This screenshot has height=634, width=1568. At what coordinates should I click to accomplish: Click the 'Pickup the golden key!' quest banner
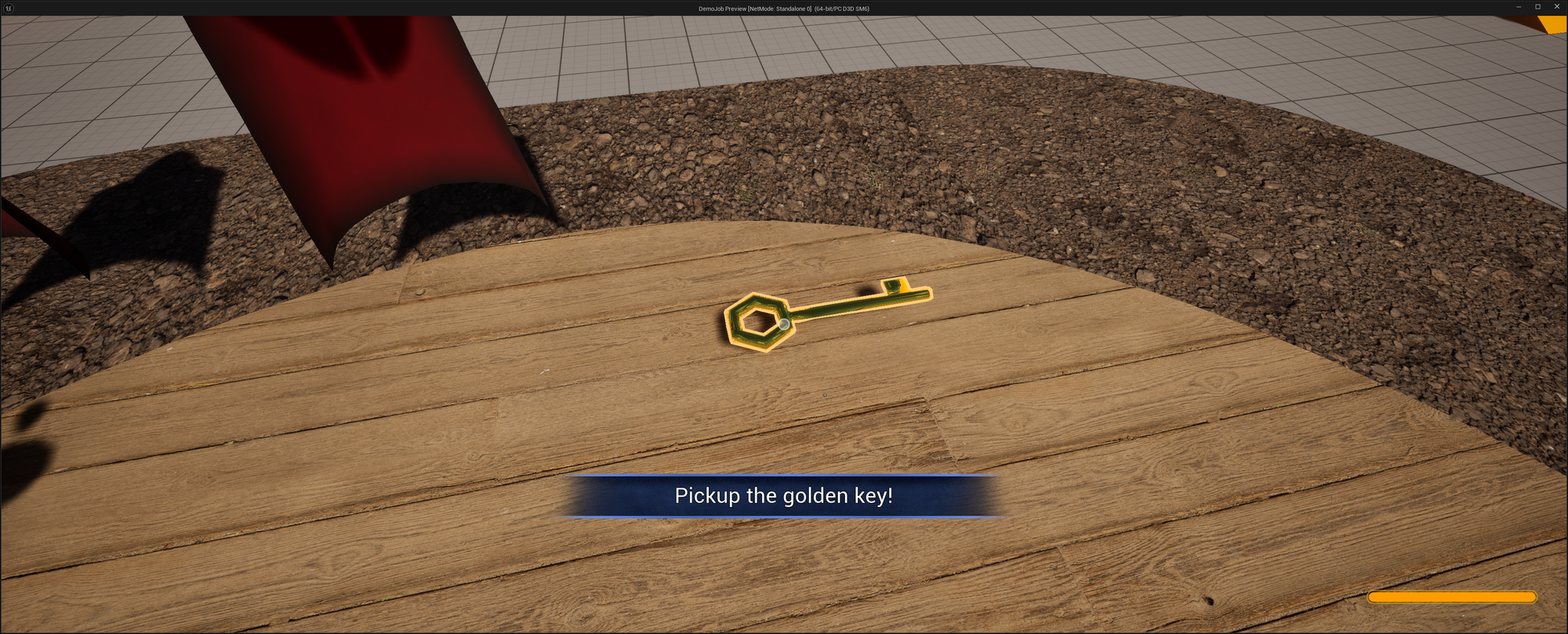click(x=784, y=495)
